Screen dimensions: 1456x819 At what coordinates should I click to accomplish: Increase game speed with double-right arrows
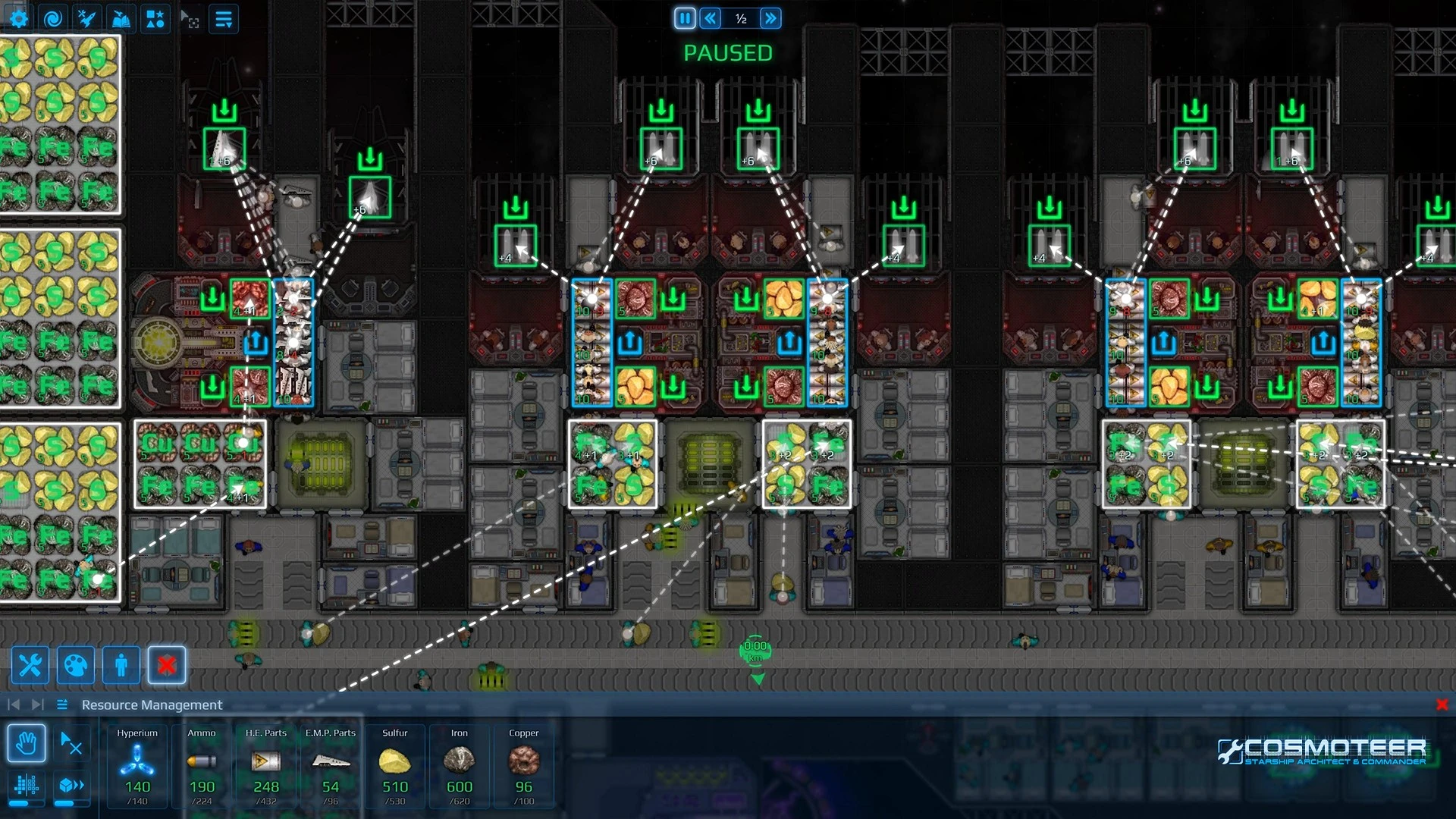click(770, 18)
